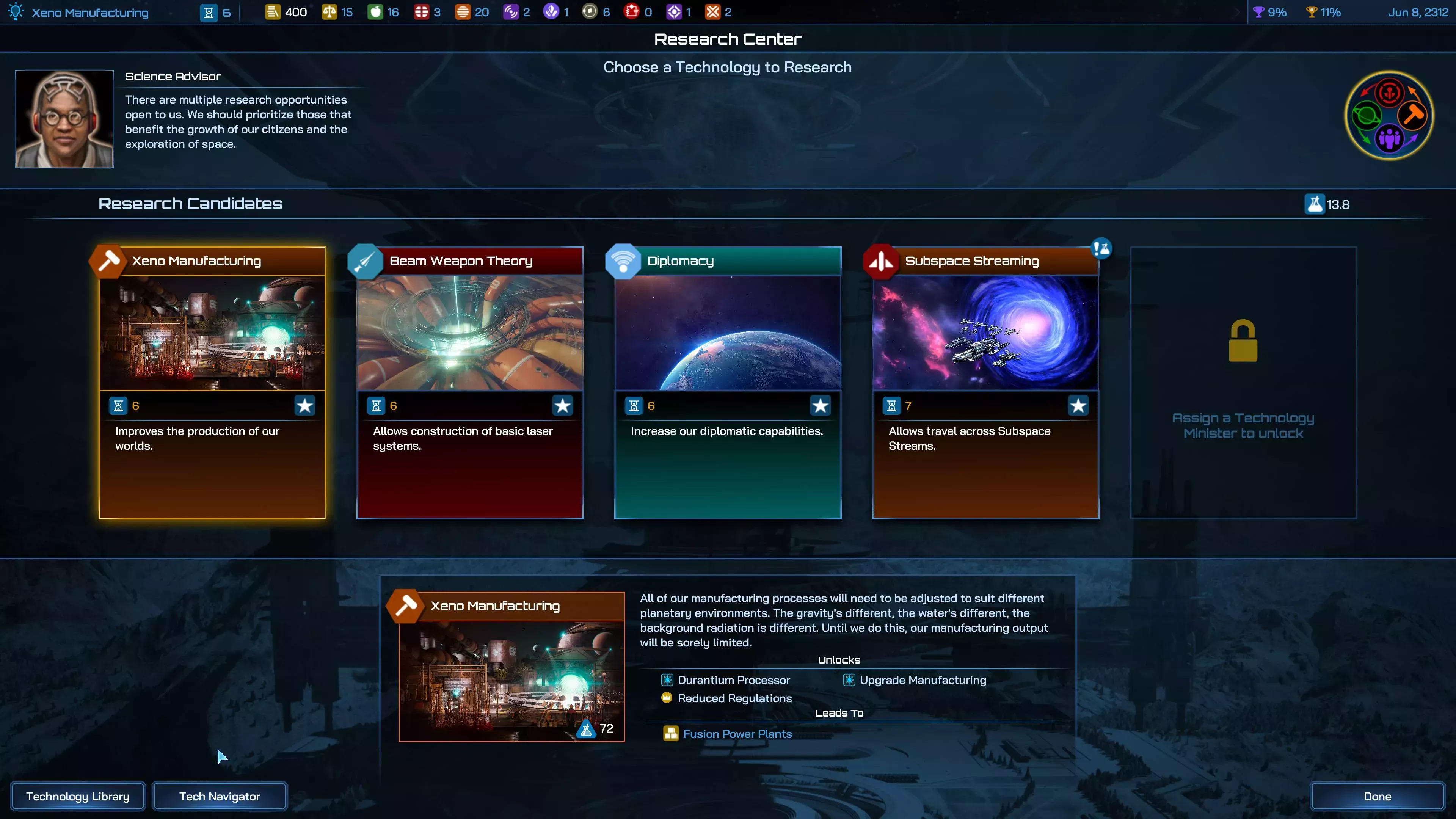The height and width of the screenshot is (819, 1456).
Task: Click the credits icon showing 400
Action: (273, 11)
